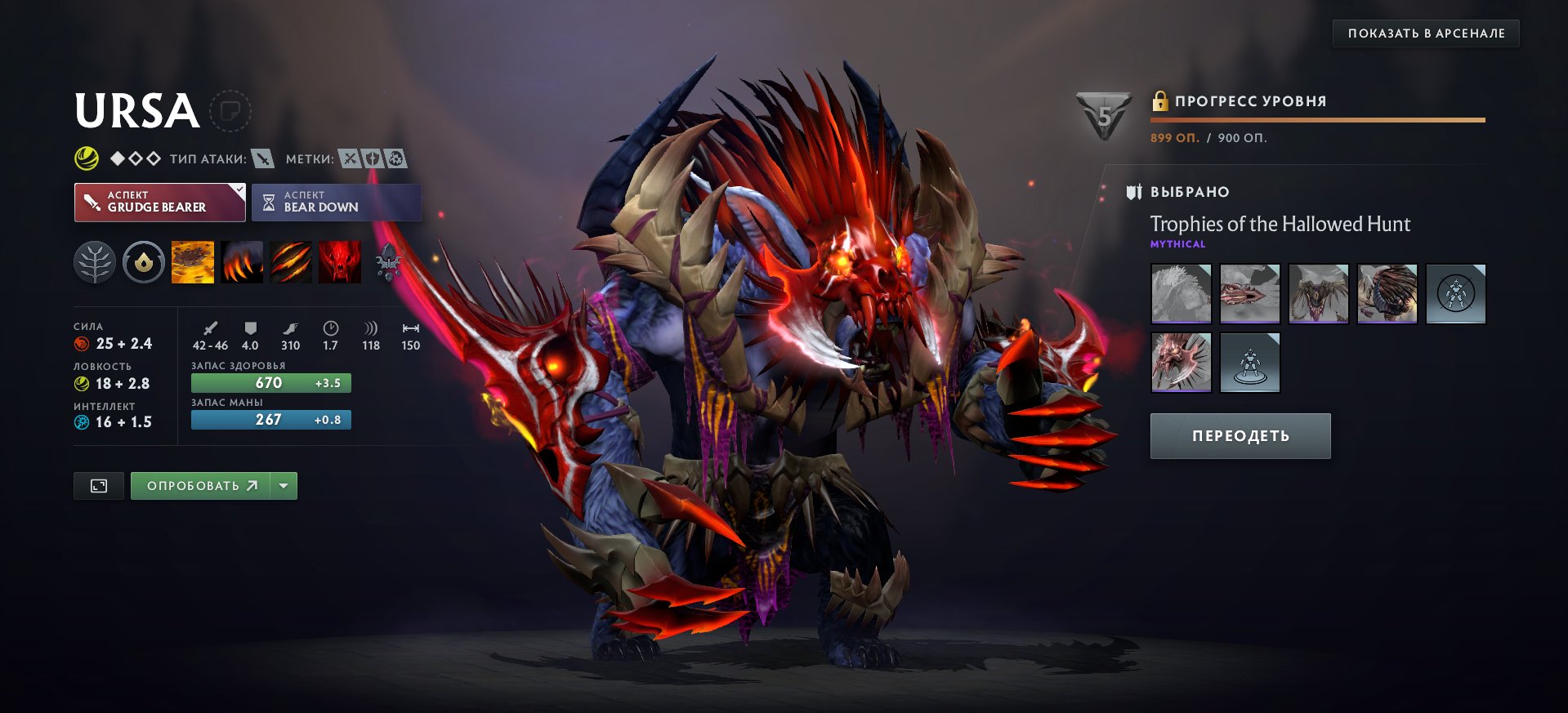Image resolution: width=1568 pixels, height=713 pixels.
Task: Select the Overpower ability icon
Action: (242, 261)
